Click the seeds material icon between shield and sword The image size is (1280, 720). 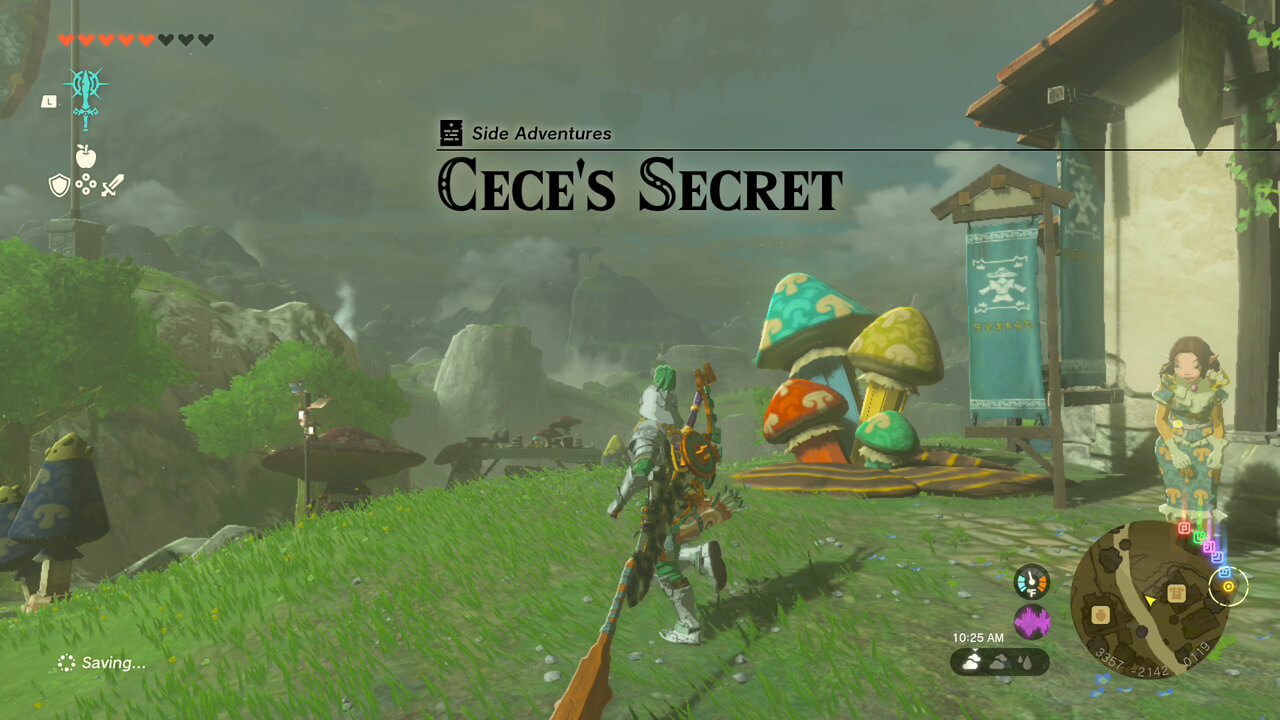pyautogui.click(x=86, y=184)
